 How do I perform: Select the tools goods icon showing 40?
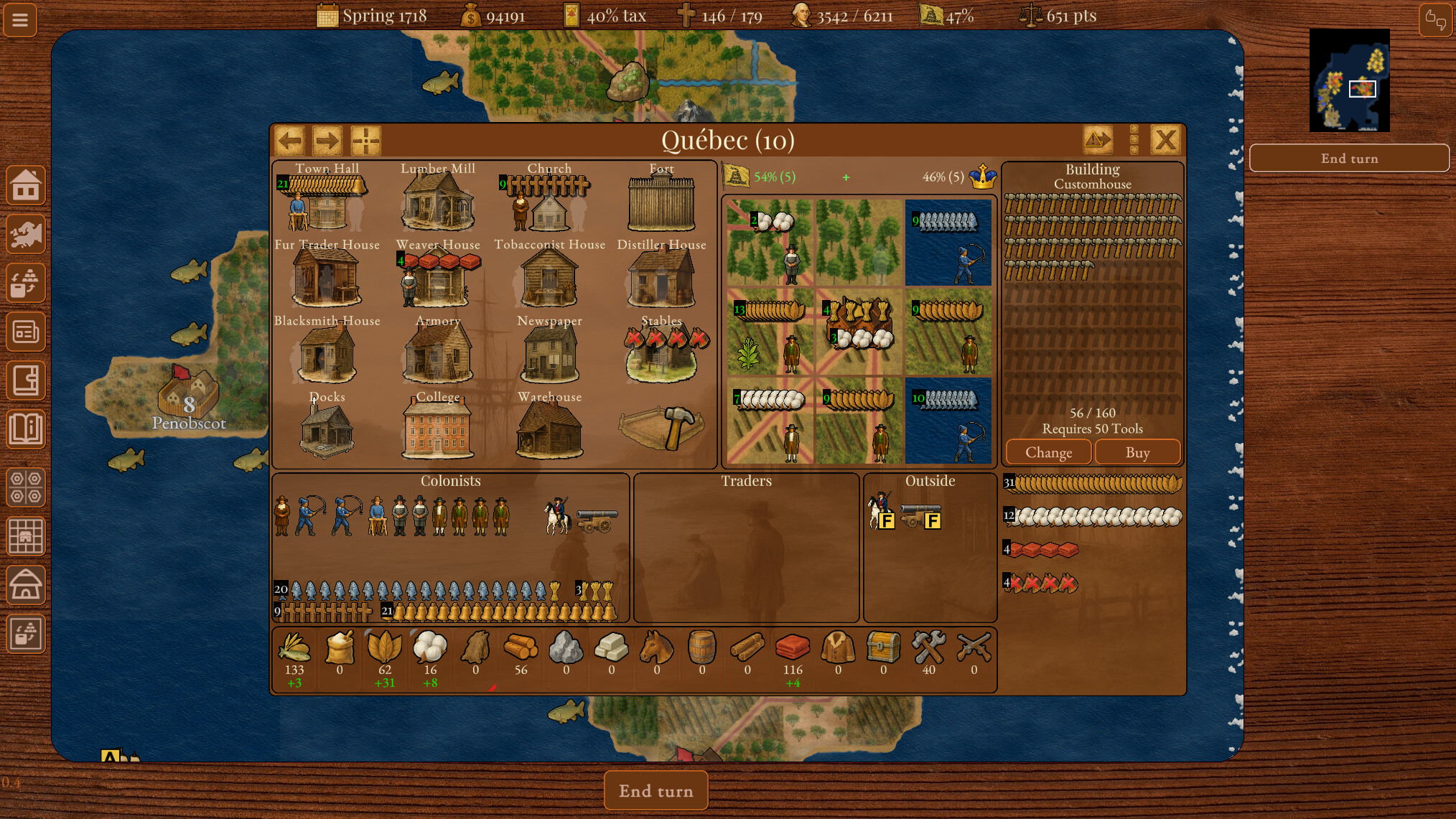point(928,647)
